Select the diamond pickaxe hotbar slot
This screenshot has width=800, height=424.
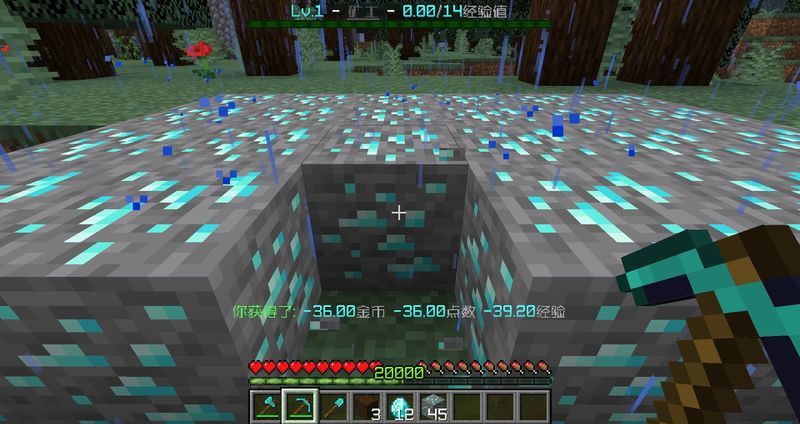point(298,406)
